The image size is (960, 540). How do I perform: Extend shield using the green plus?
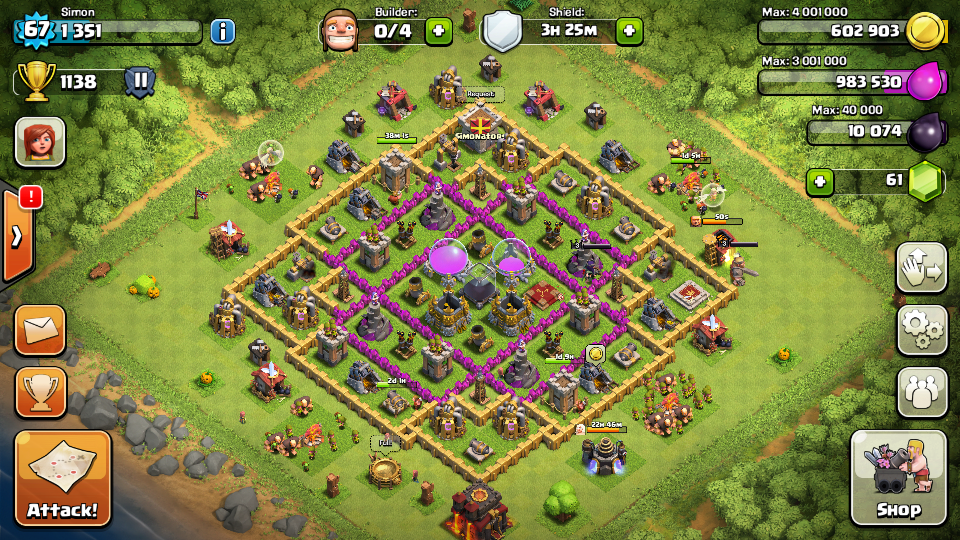[629, 31]
